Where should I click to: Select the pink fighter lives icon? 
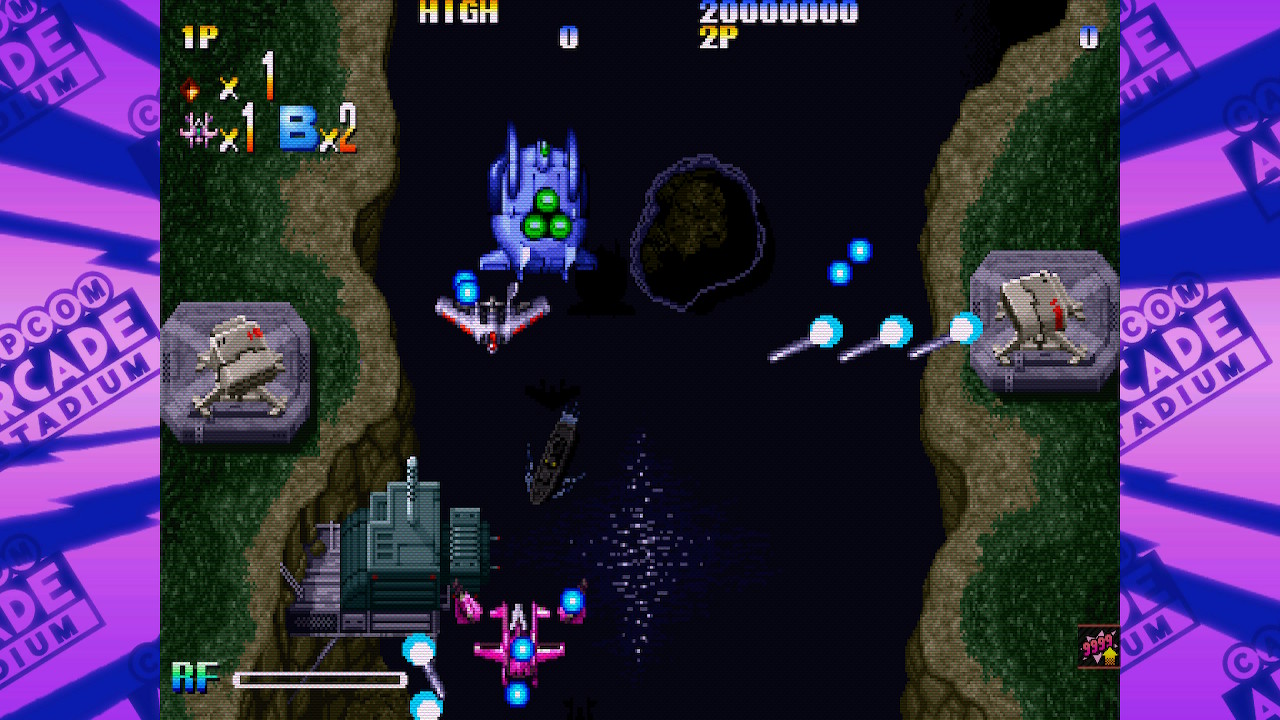pyautogui.click(x=198, y=131)
